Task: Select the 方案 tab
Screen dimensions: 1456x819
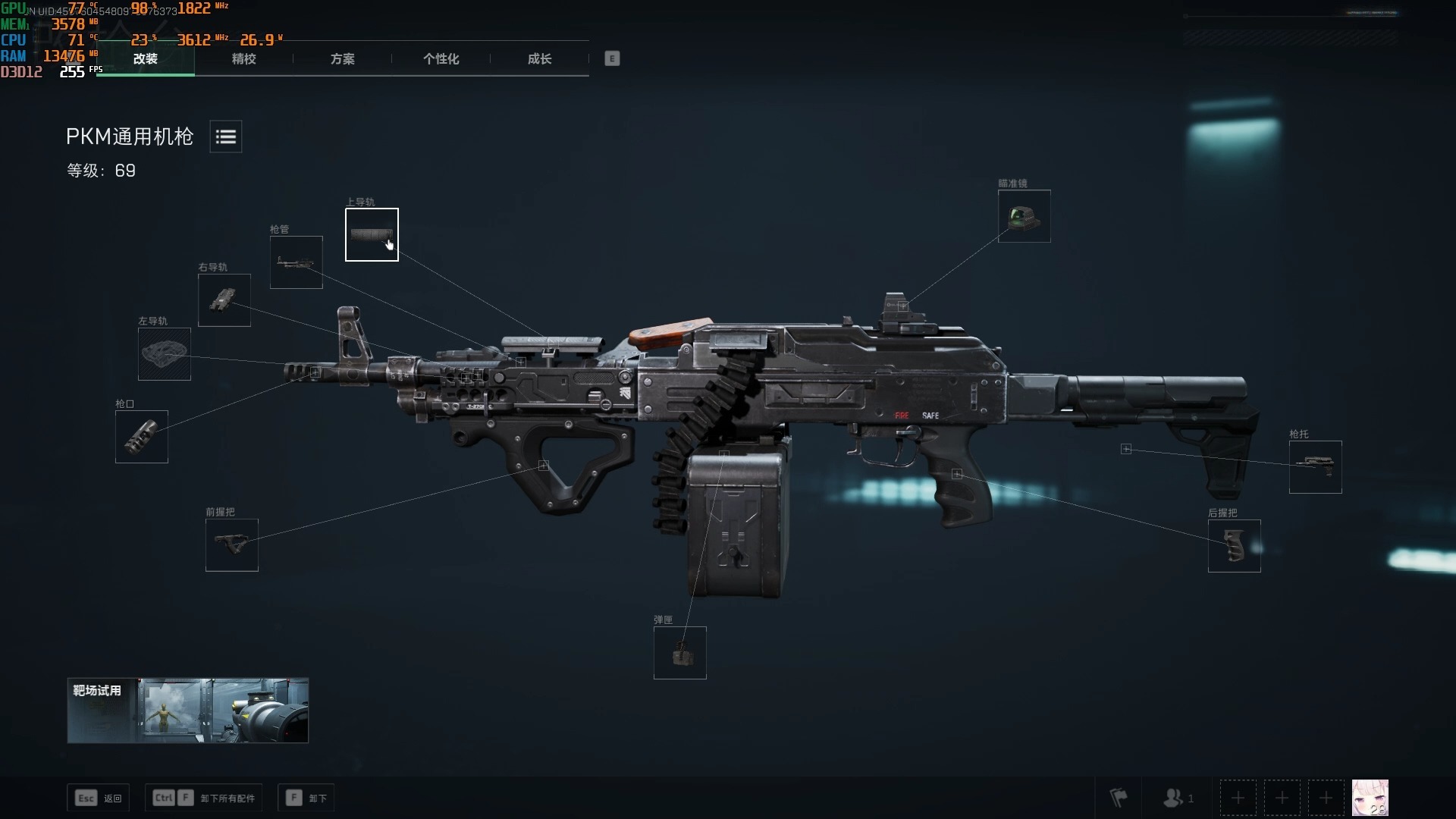Action: pyautogui.click(x=342, y=59)
